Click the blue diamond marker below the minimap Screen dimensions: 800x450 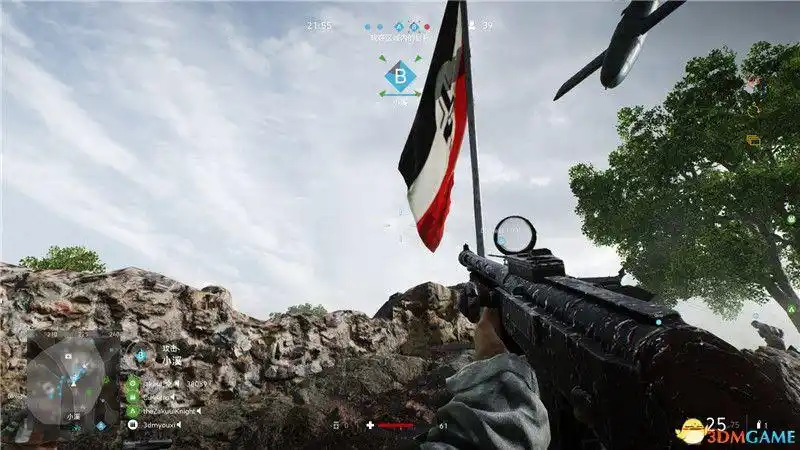[100, 426]
